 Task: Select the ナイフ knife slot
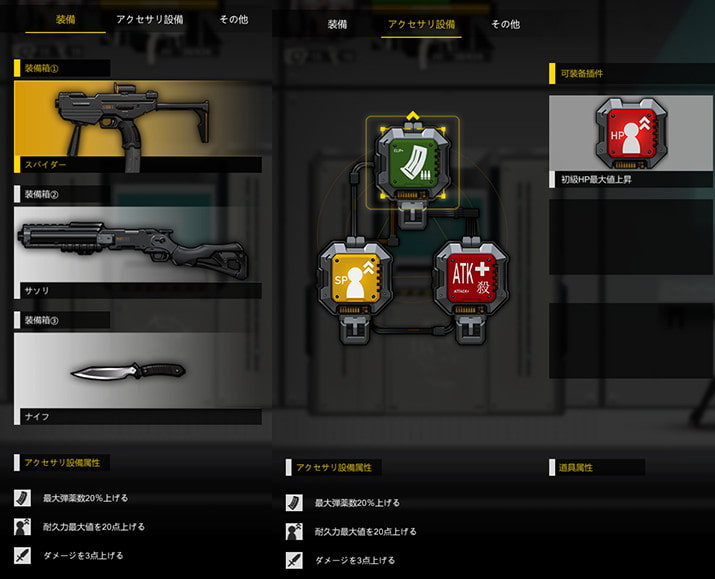(x=138, y=372)
